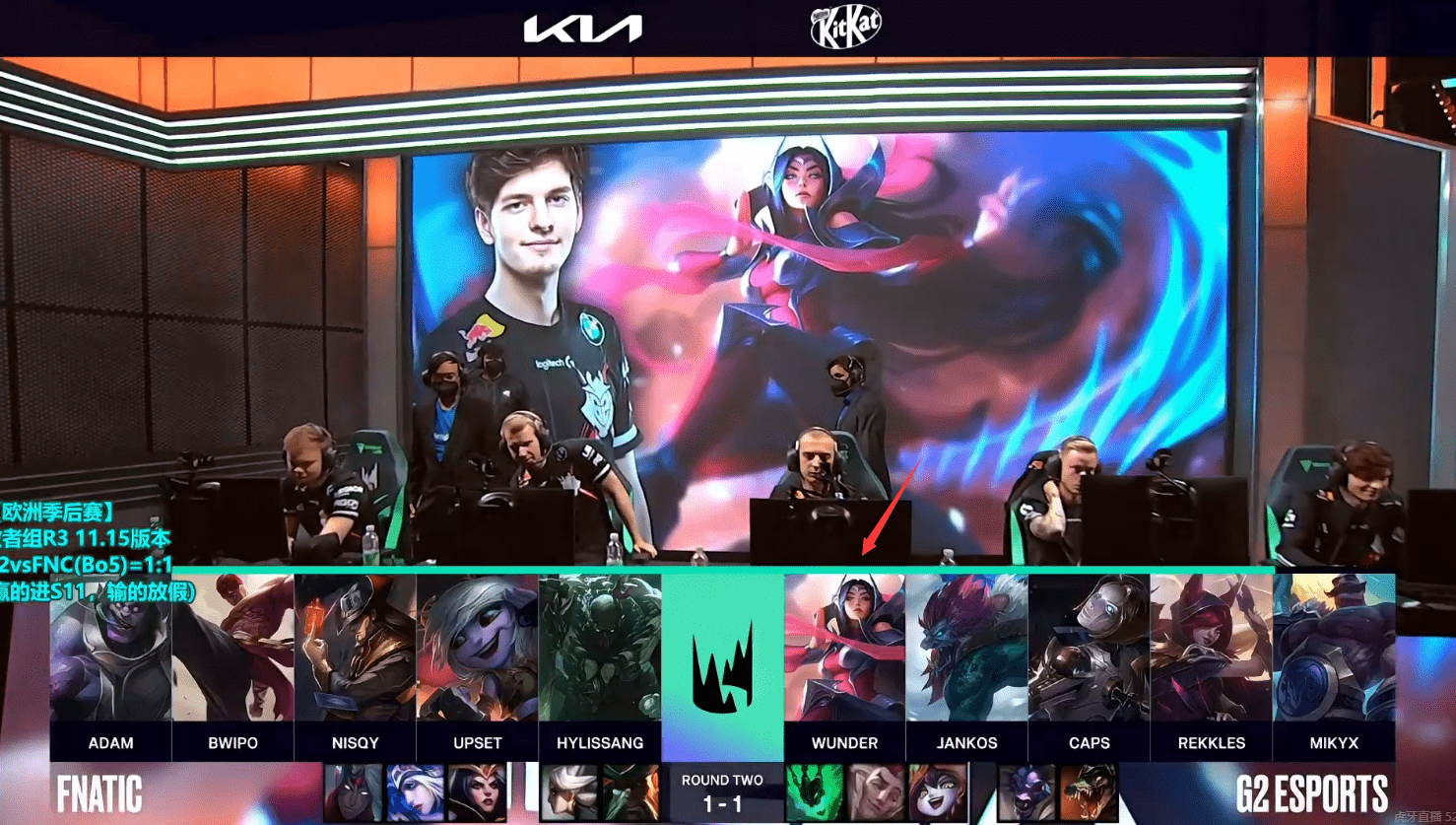Click Upset's Tristana pick portrait
The height and width of the screenshot is (825, 1456).
coord(477,649)
